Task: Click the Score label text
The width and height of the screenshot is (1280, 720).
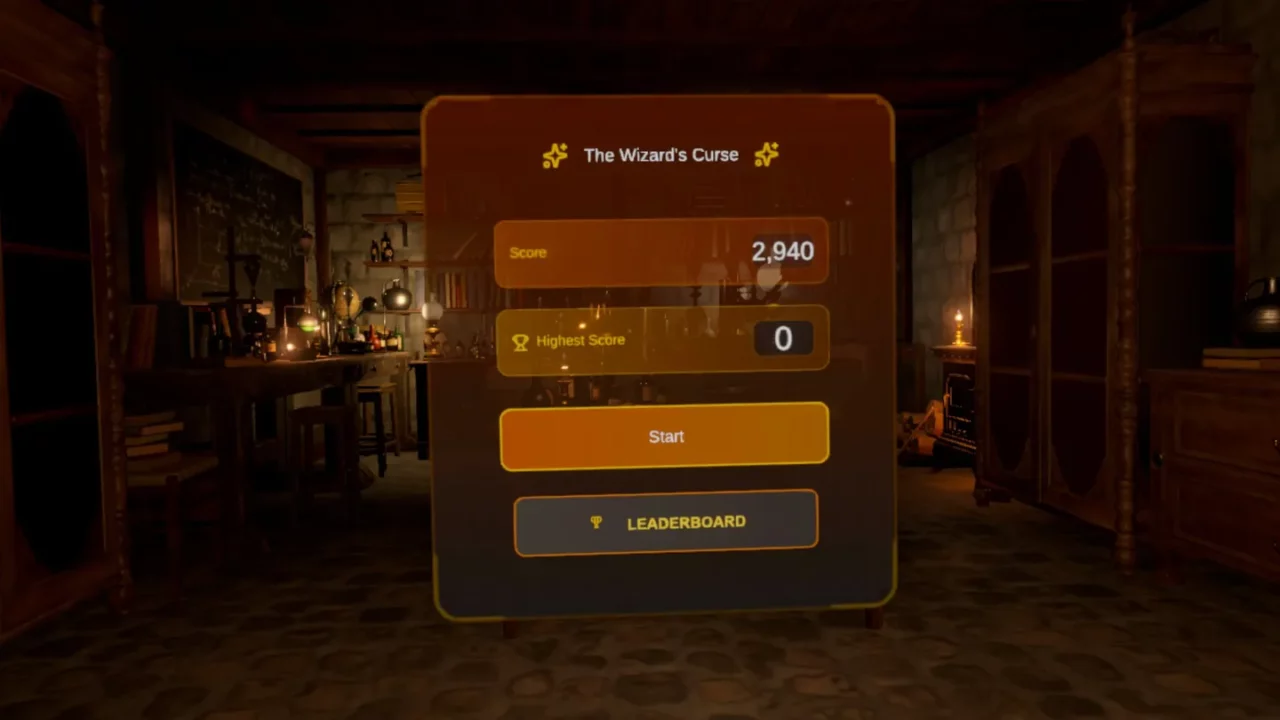Action: coord(528,253)
